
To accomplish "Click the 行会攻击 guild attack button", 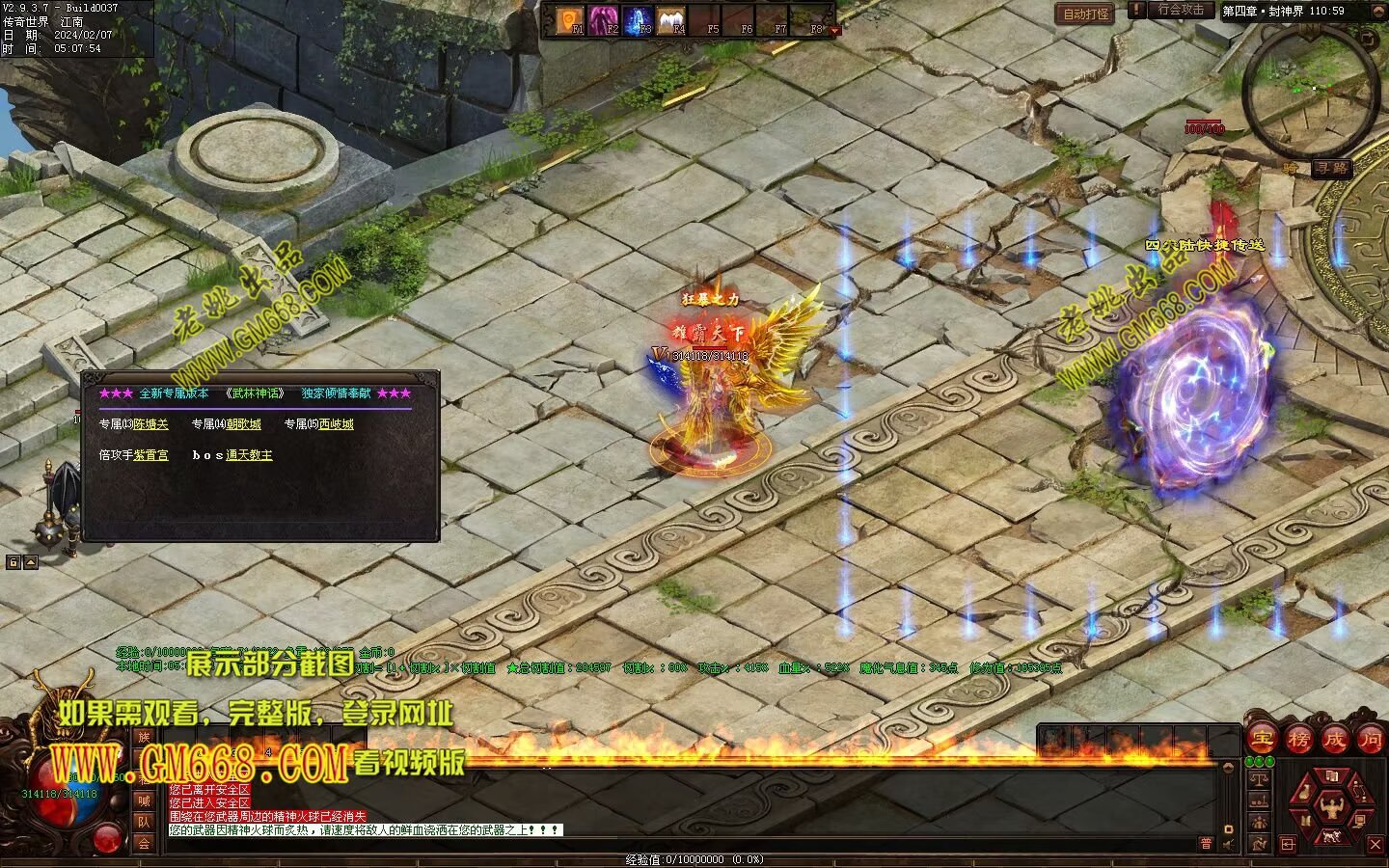I will [x=1182, y=10].
